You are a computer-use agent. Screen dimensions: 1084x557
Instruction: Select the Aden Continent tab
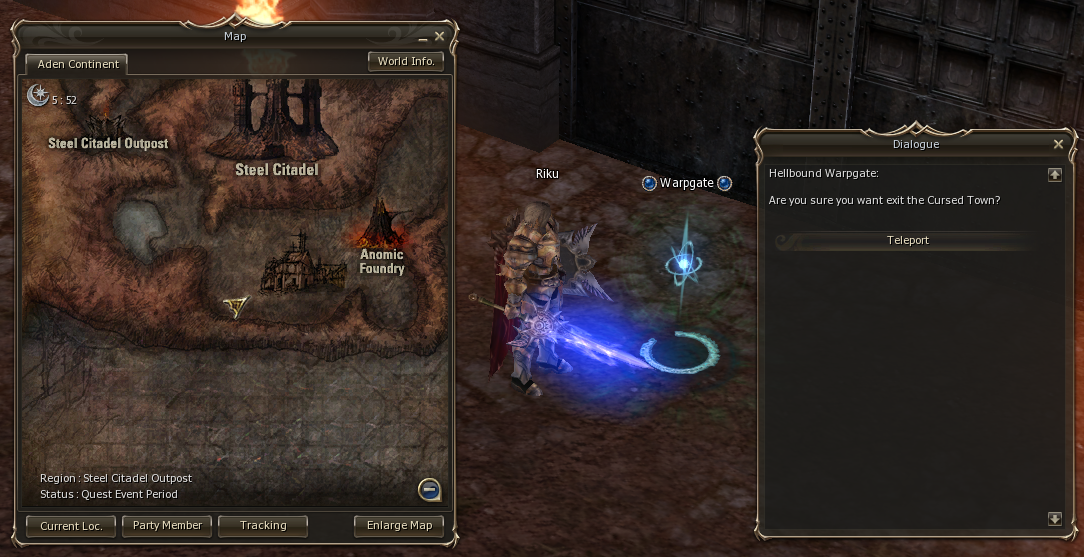click(x=78, y=64)
